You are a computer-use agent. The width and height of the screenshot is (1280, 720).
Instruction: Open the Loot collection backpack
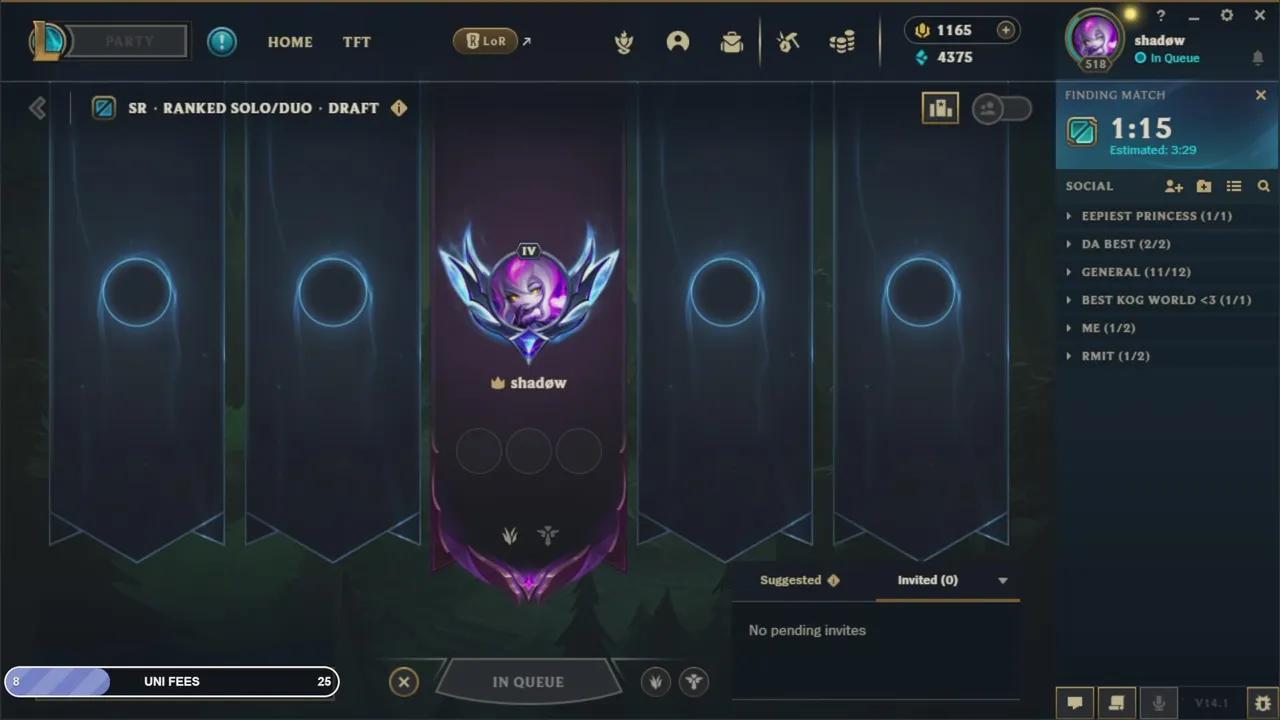731,41
